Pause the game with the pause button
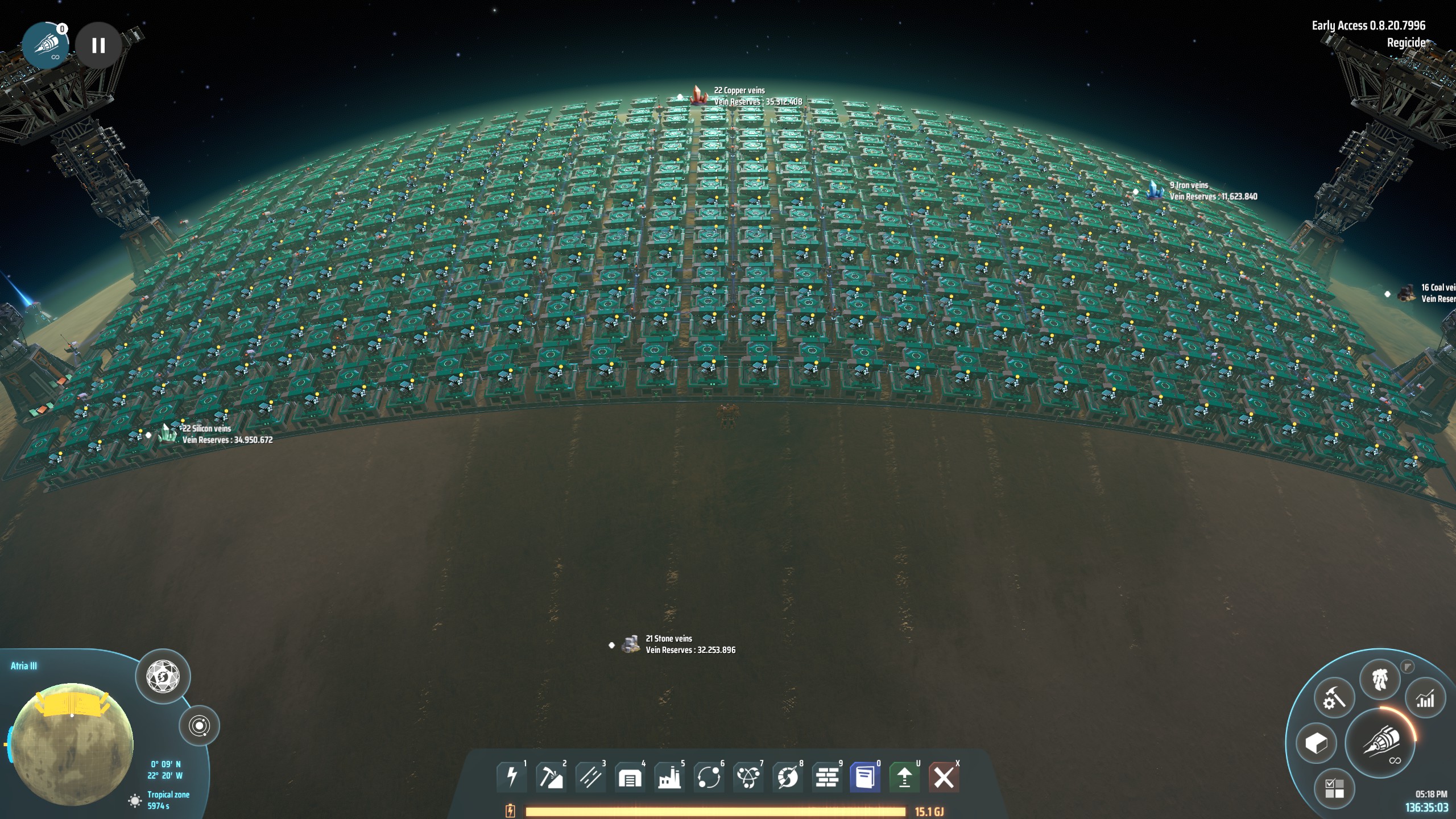This screenshot has width=1456, height=819. (x=98, y=45)
